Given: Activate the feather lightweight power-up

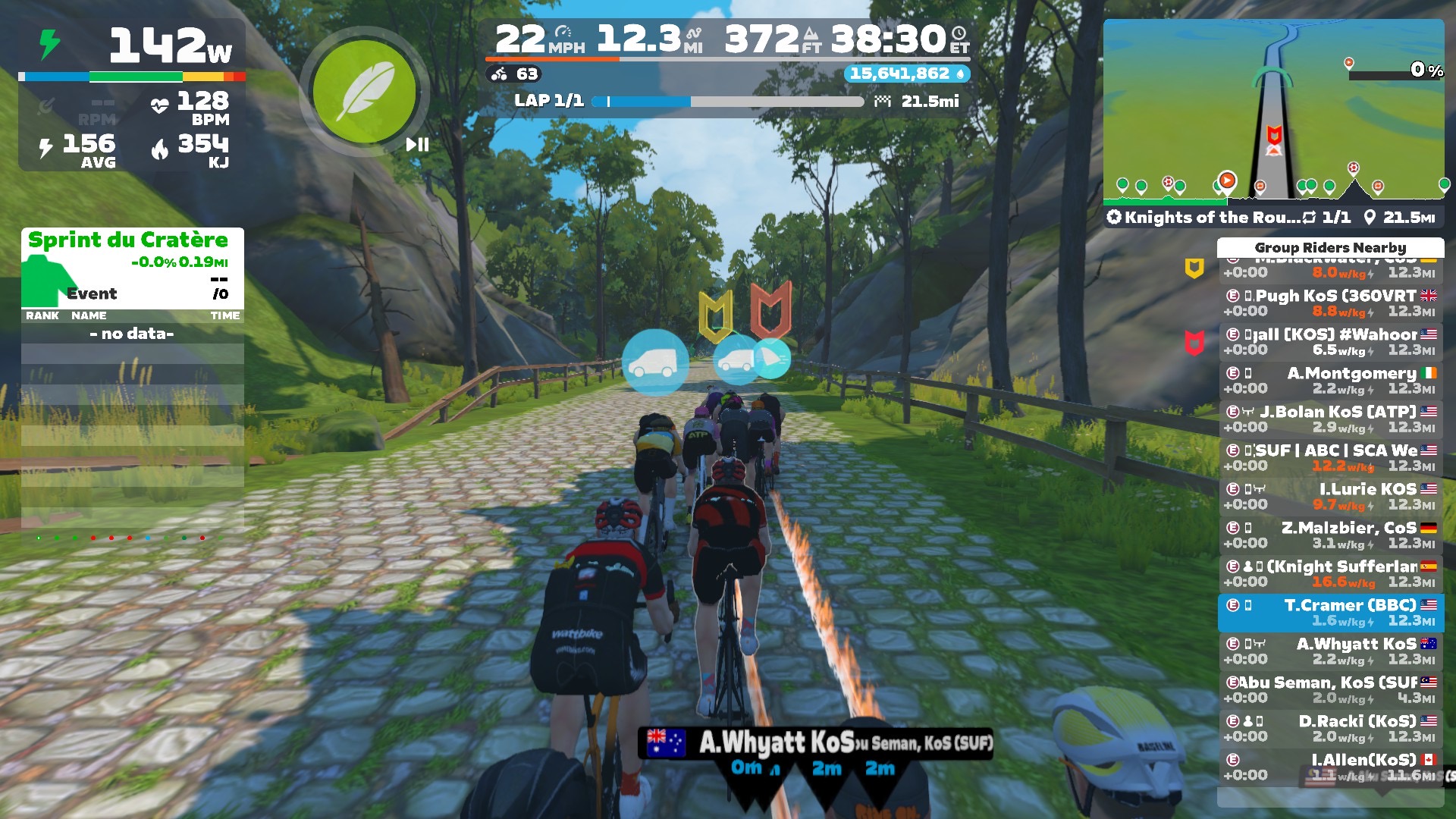Looking at the screenshot, I should (x=364, y=92).
